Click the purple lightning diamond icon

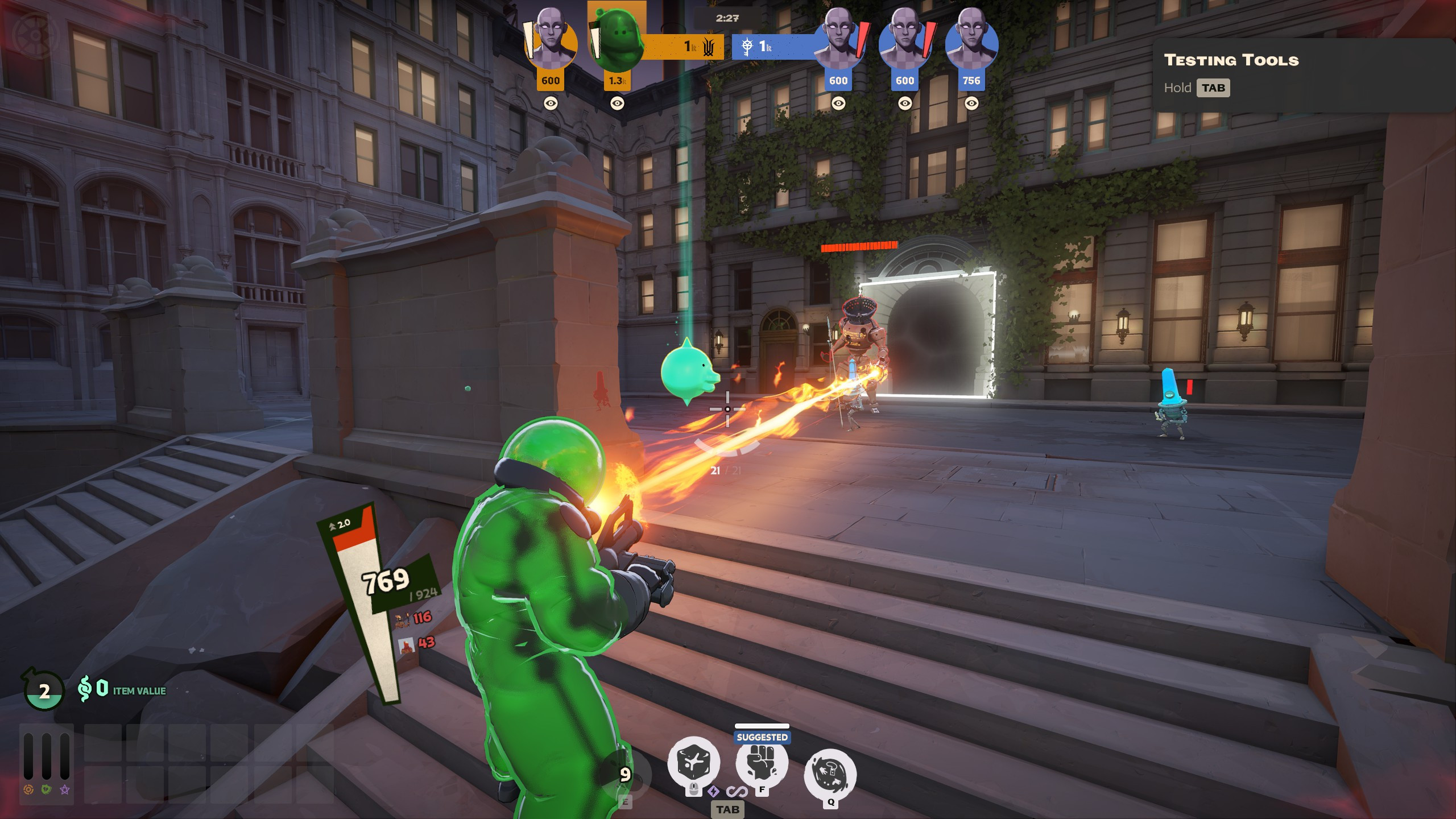pyautogui.click(x=713, y=791)
